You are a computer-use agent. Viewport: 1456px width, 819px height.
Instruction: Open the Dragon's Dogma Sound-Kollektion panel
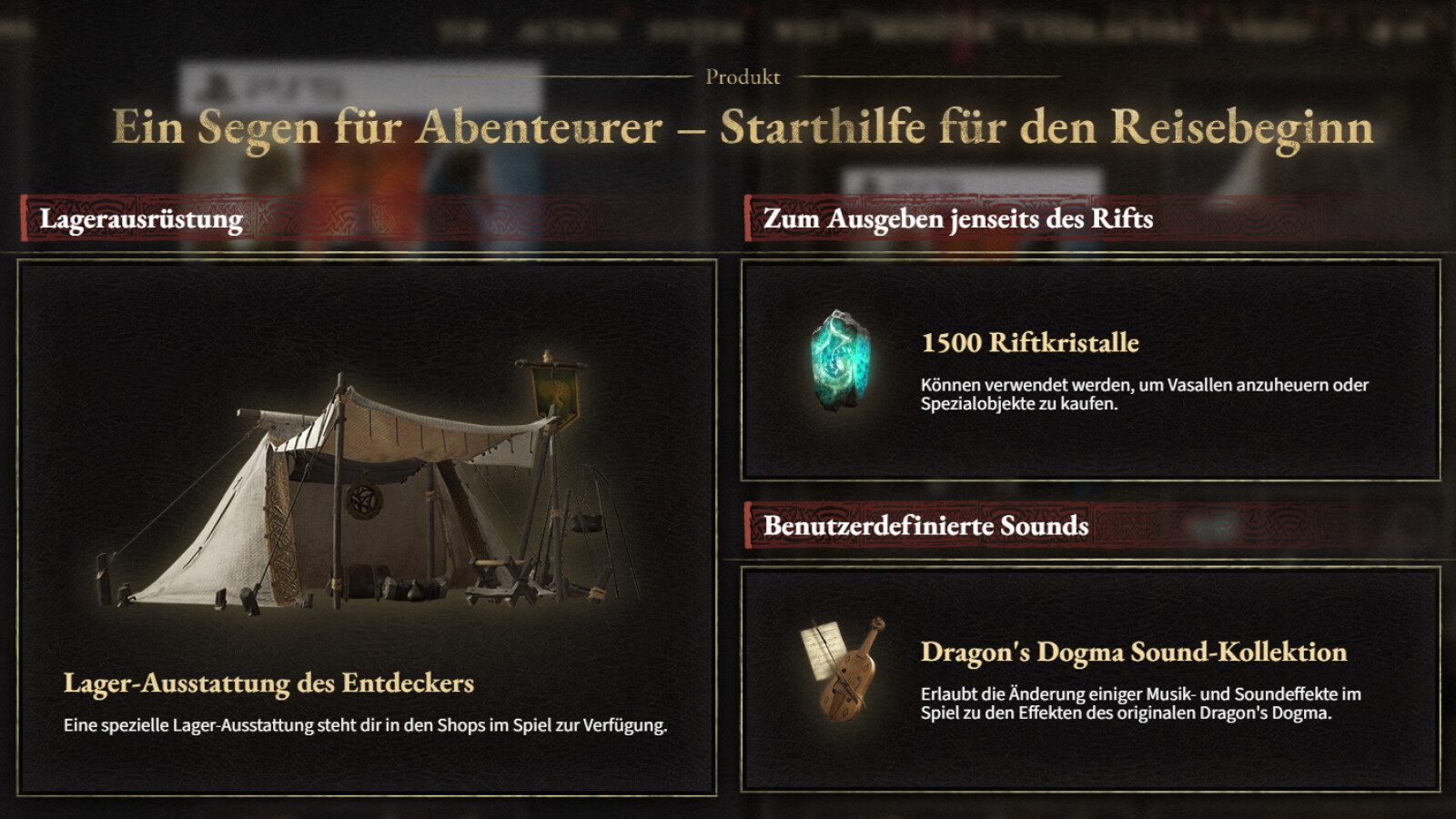(x=1090, y=679)
